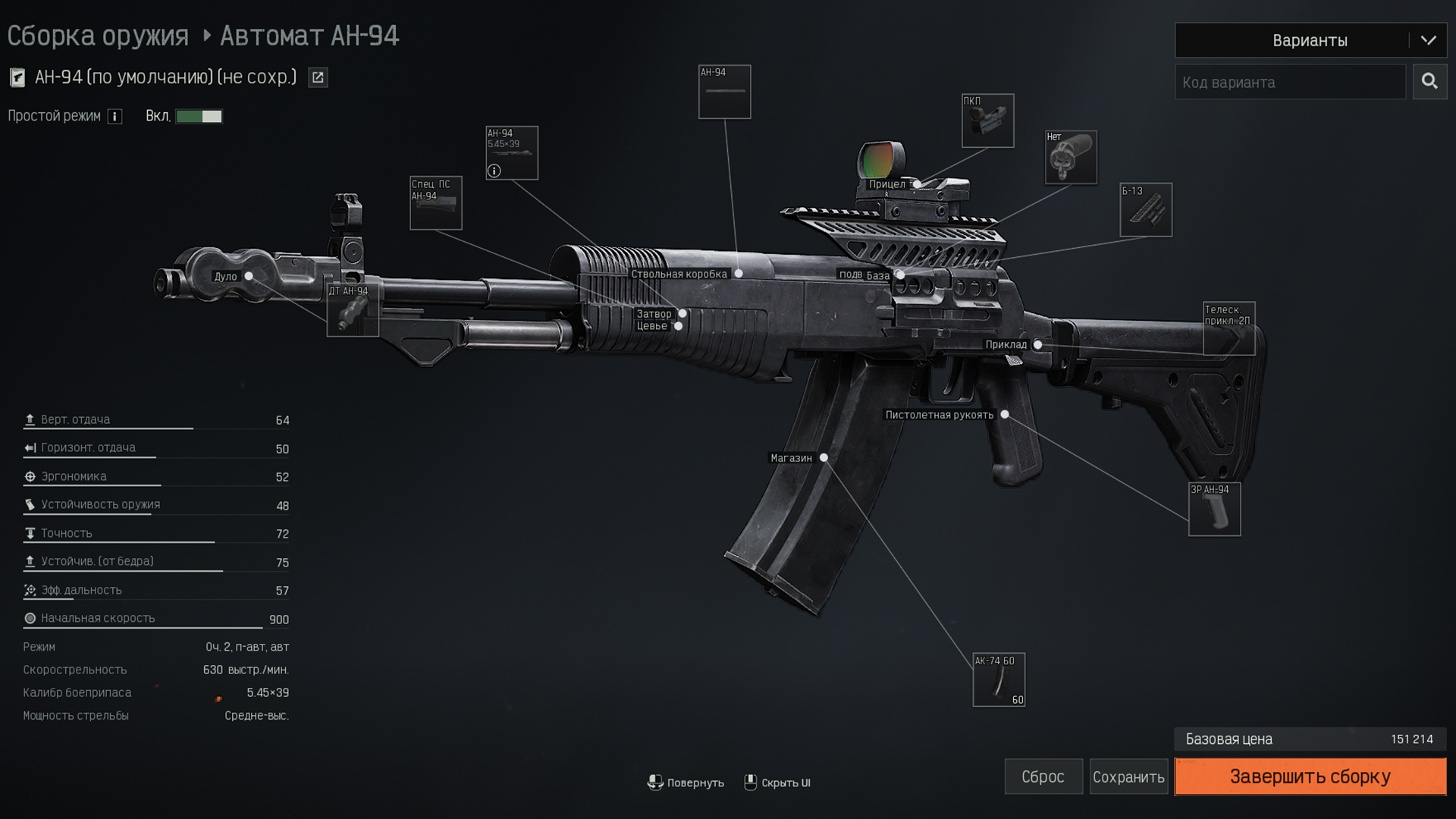Finish the build with Завершить сборку
1456x819 pixels.
coord(1310,777)
